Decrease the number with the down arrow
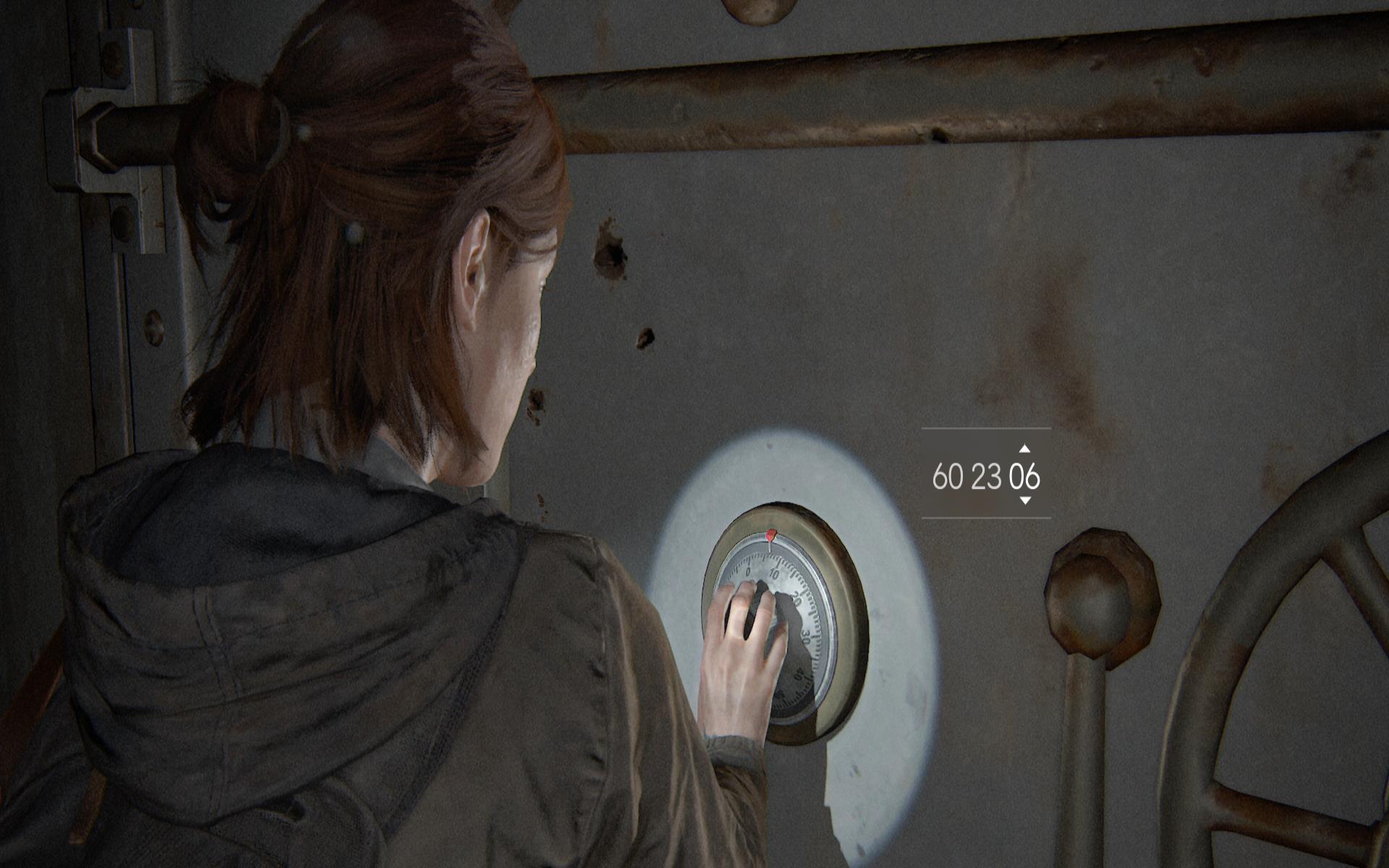1389x868 pixels. (1024, 501)
